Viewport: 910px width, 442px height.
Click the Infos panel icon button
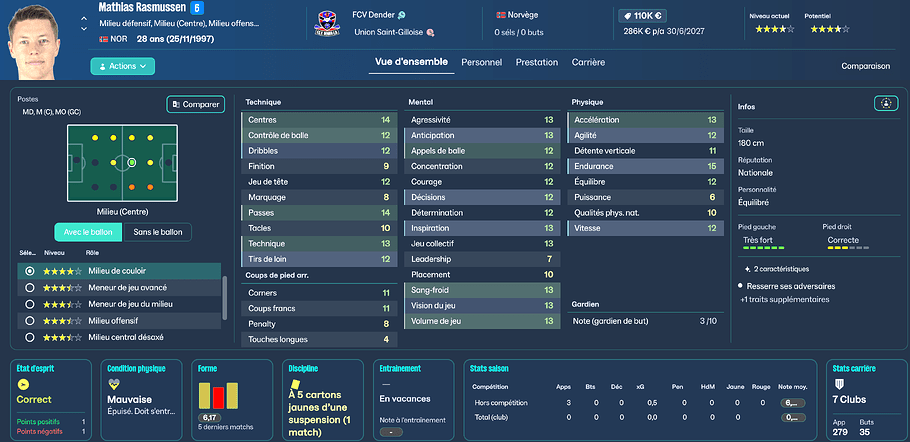pos(884,103)
